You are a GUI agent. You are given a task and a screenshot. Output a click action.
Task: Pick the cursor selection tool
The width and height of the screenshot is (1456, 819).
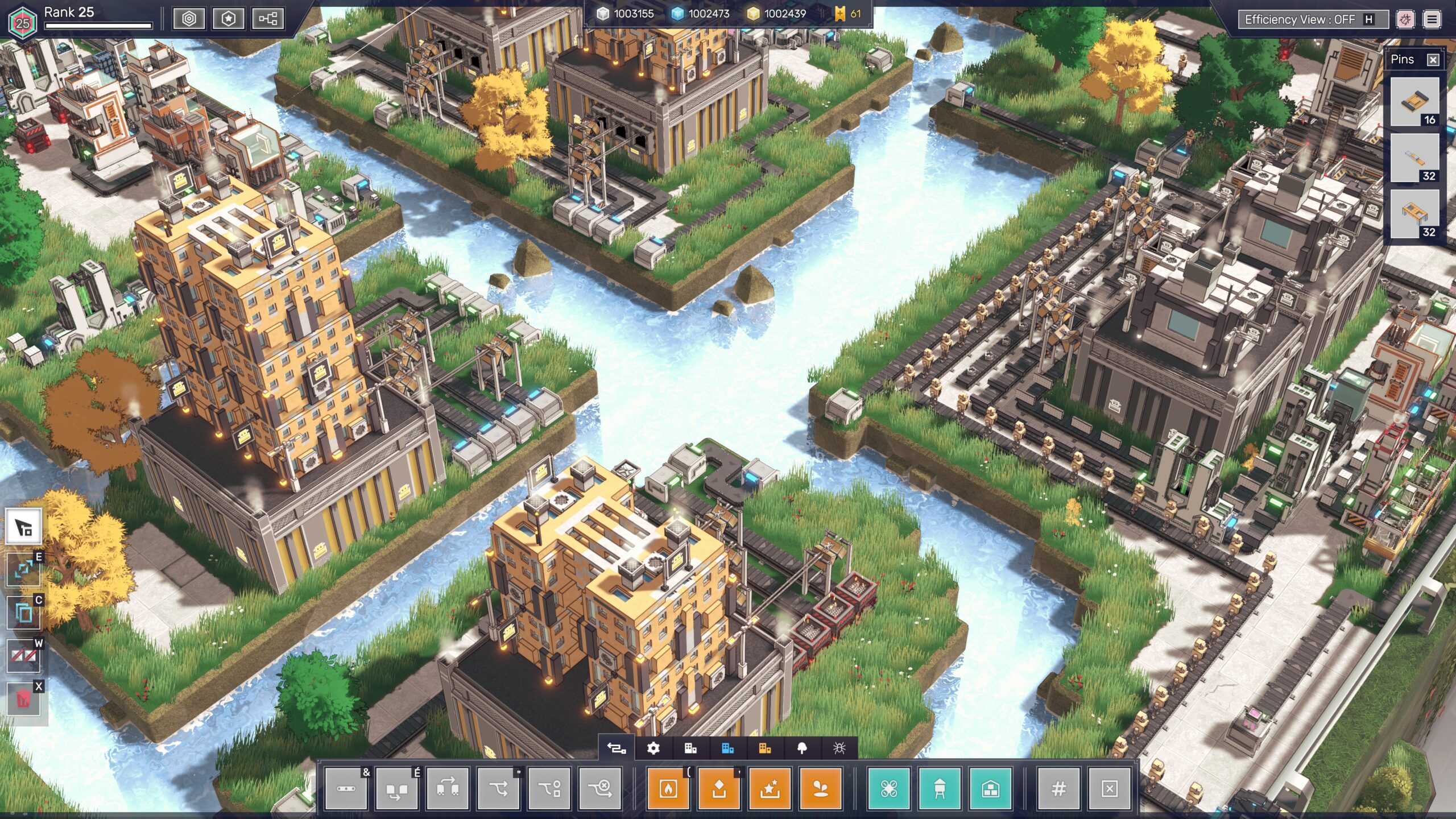pos(23,527)
